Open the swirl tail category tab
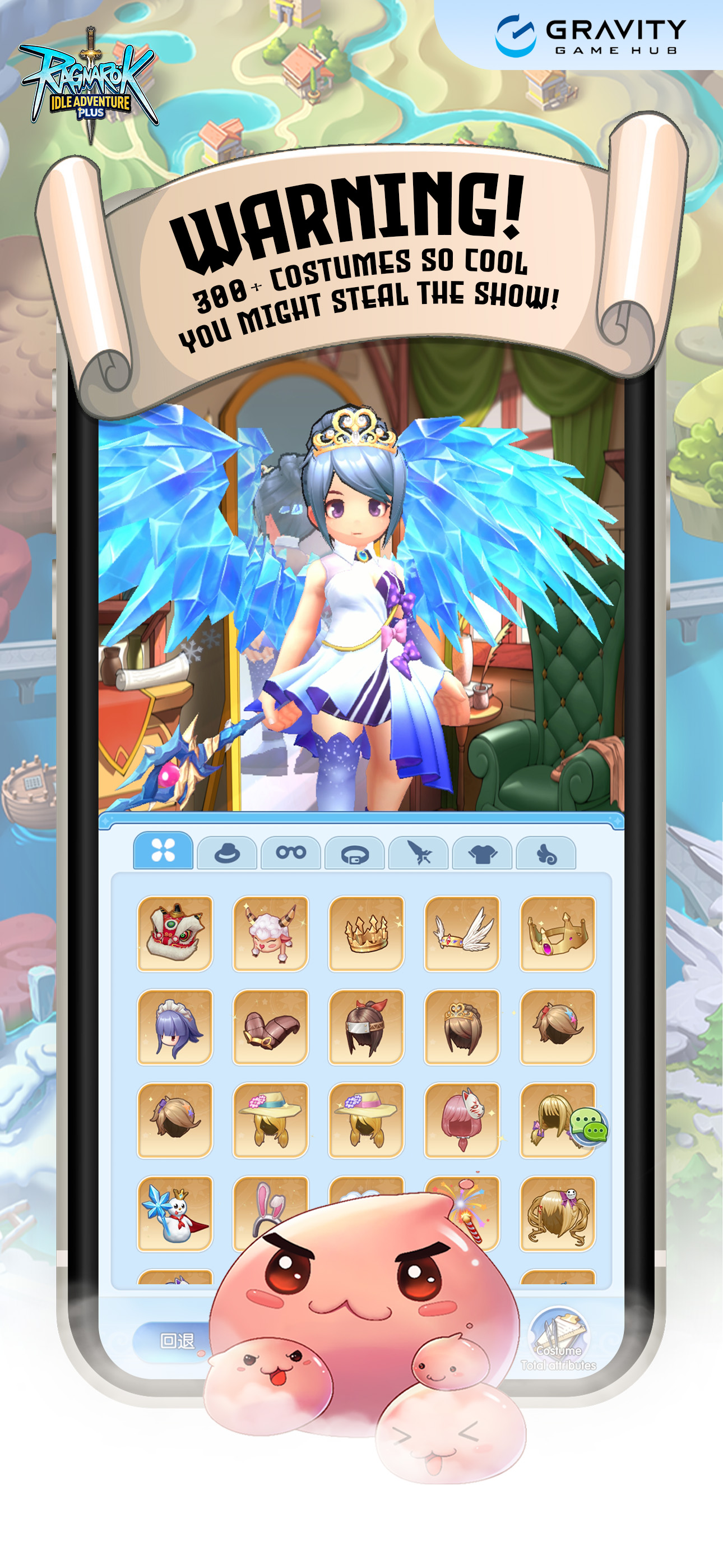 [x=546, y=853]
